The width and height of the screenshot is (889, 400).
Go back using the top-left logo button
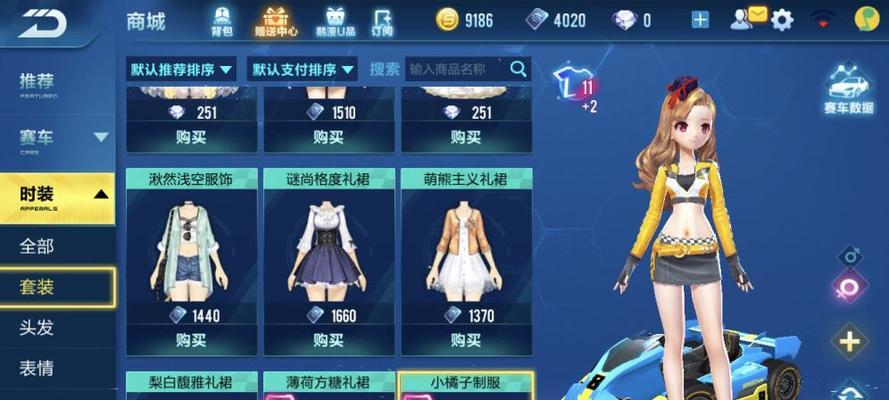tap(42, 22)
